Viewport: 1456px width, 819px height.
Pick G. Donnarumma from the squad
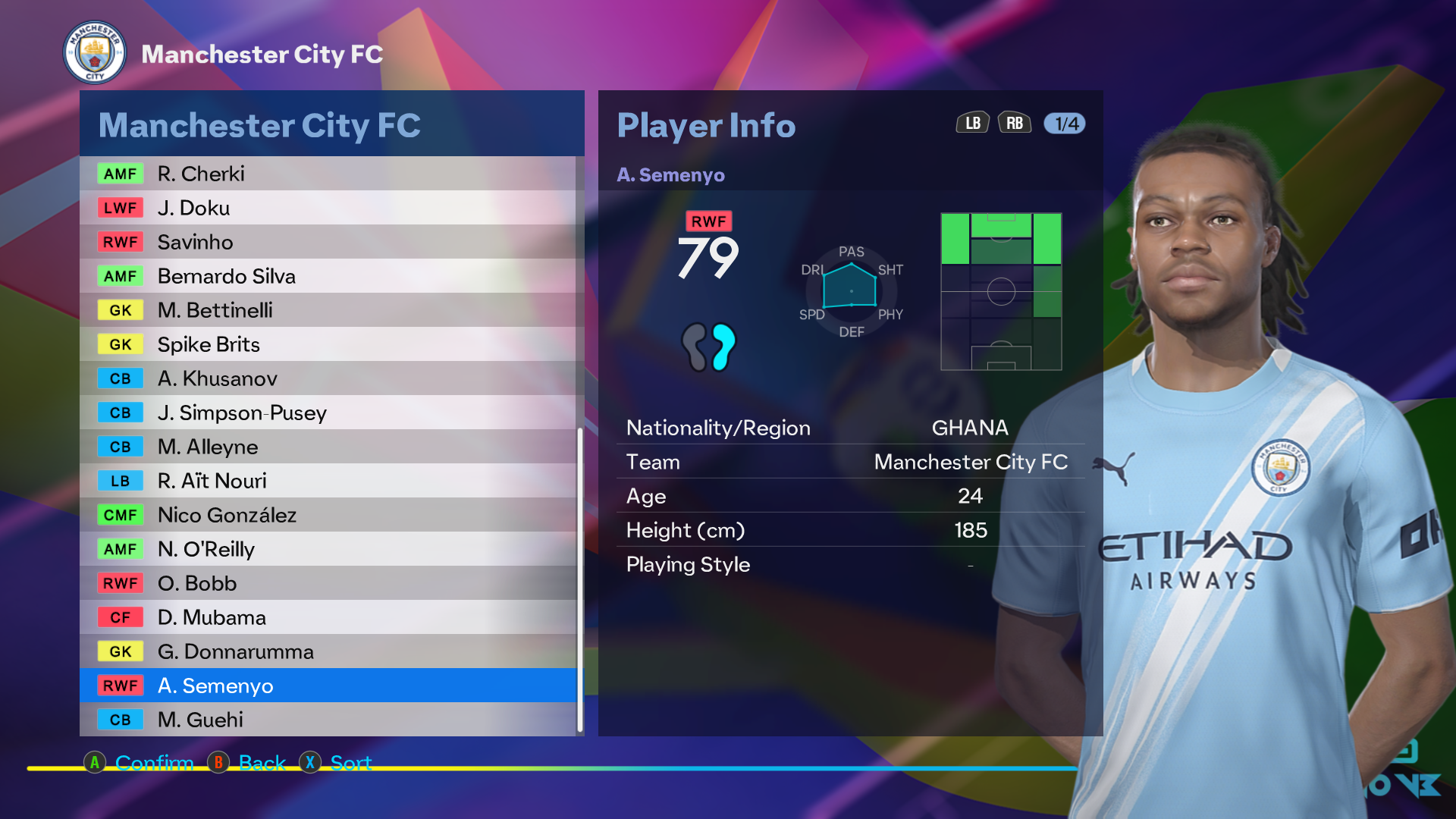[x=328, y=651]
